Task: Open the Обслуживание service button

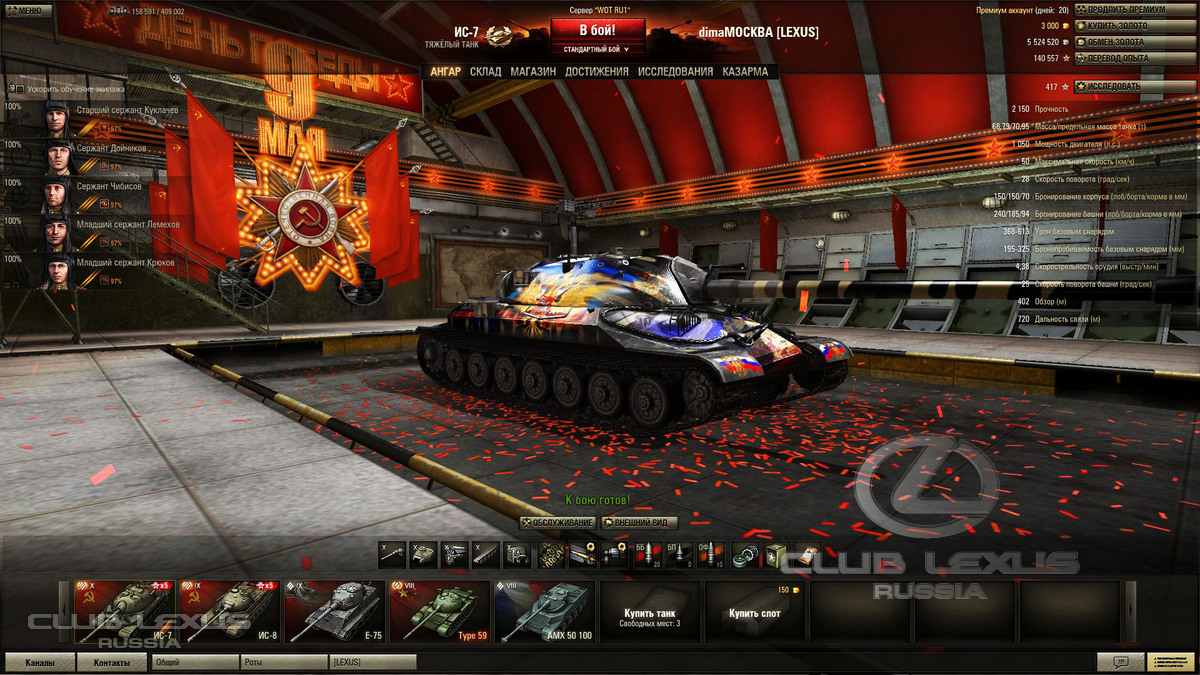Action: pyautogui.click(x=559, y=523)
